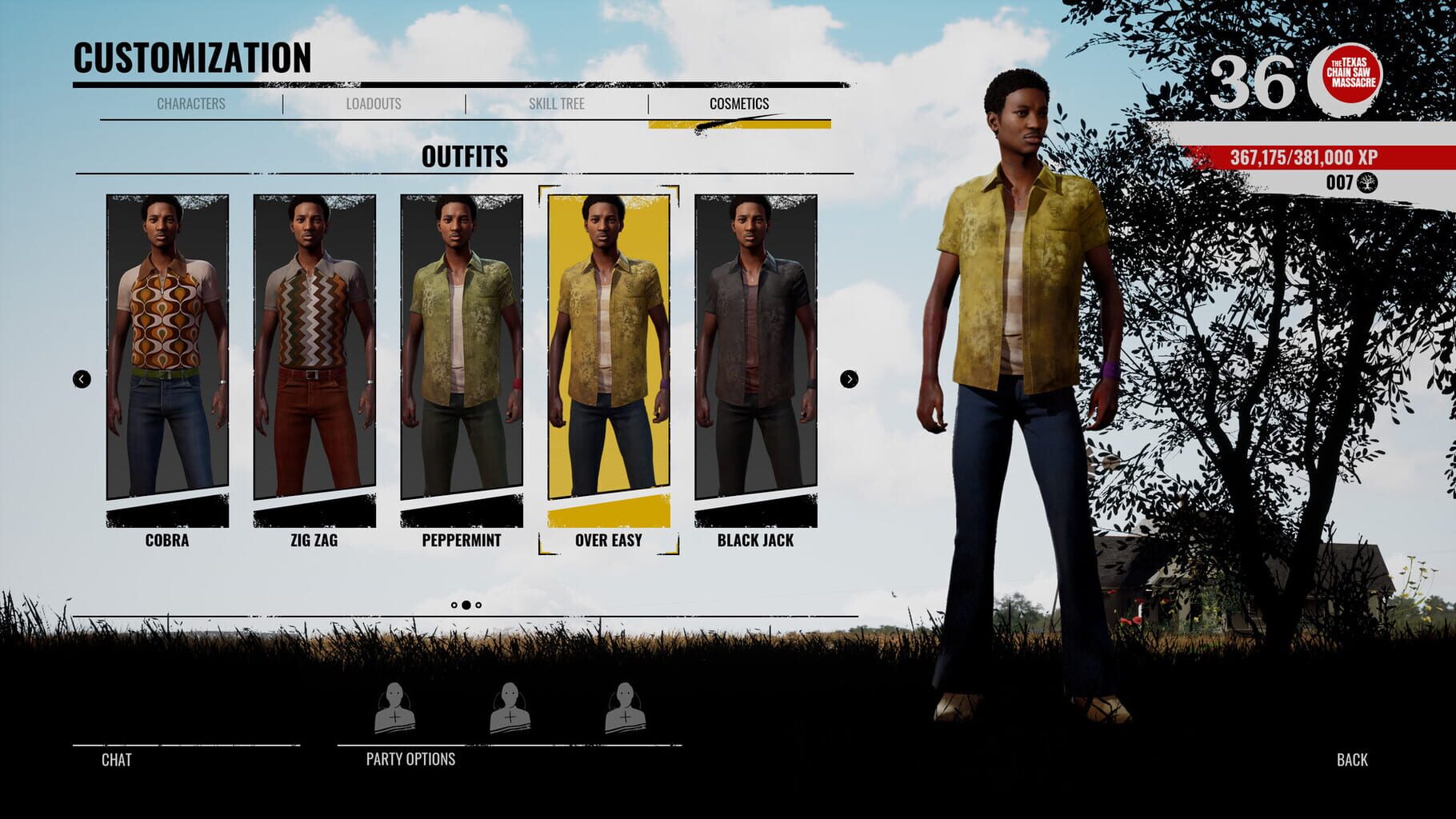
Task: Advance outfits with the right arrow
Action: [x=847, y=379]
